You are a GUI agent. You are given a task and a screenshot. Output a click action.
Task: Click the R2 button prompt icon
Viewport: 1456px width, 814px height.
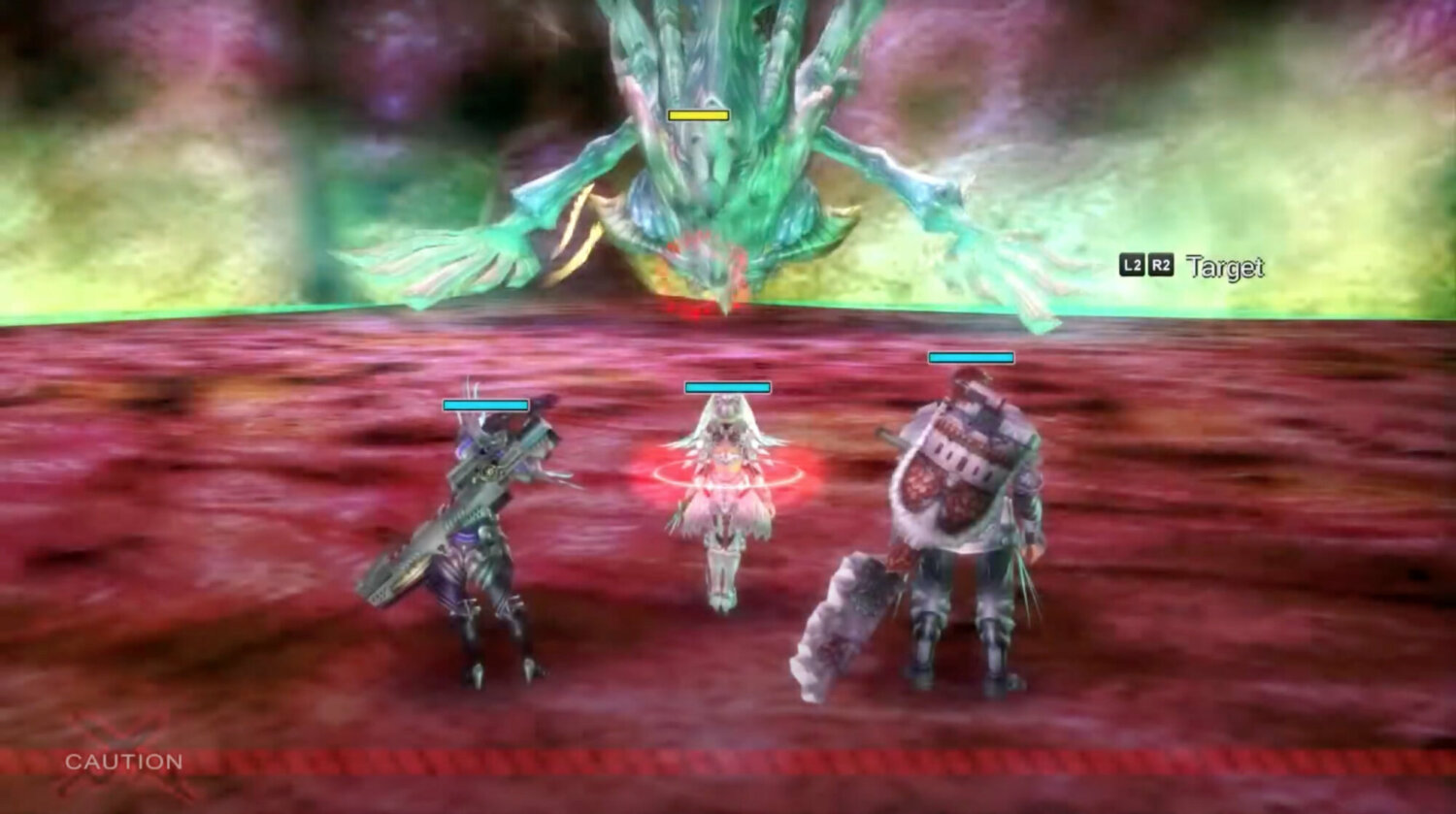(1162, 262)
